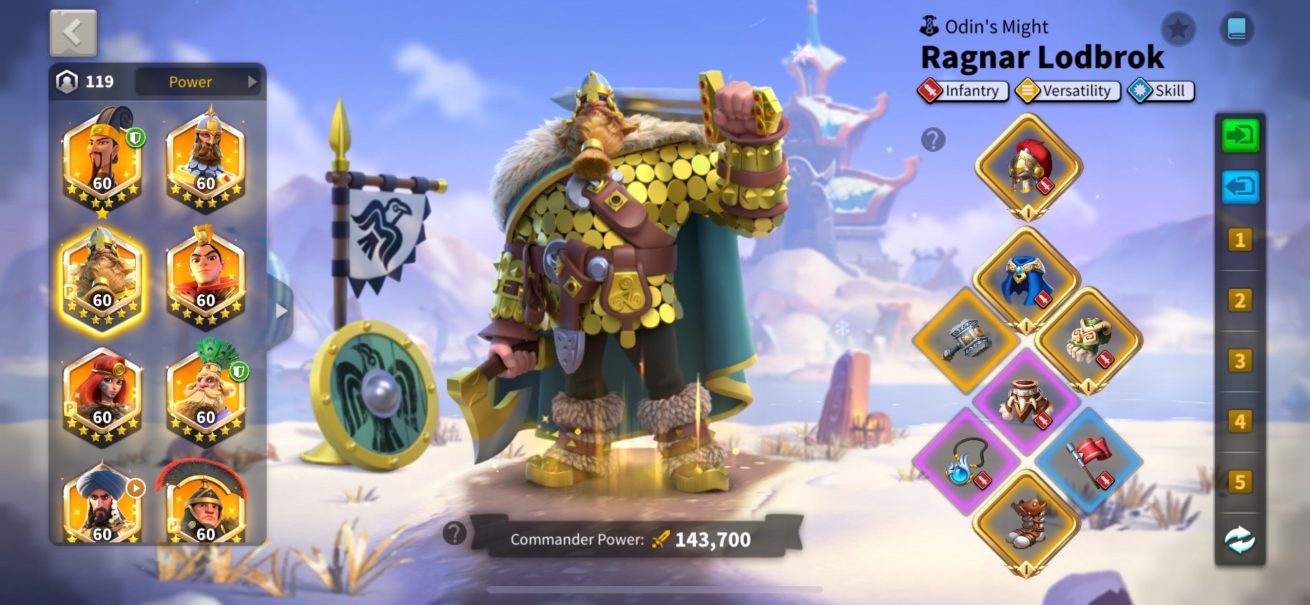Viewport: 1310px width, 605px height.
Task: Open the book icon at top right
Action: tap(1237, 29)
